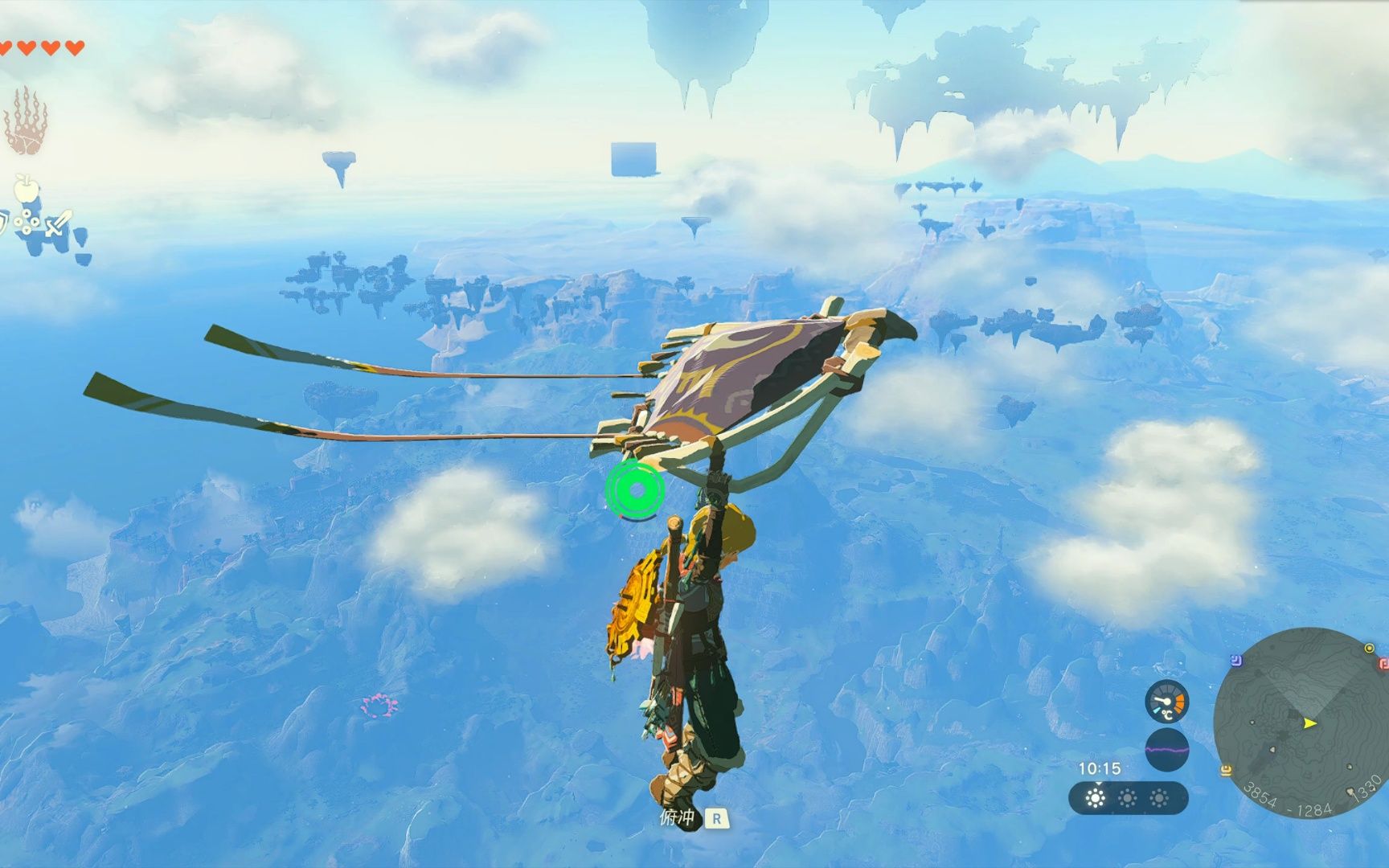Select the sword weapon shortcut icon
The width and height of the screenshot is (1389, 868).
(x=58, y=223)
